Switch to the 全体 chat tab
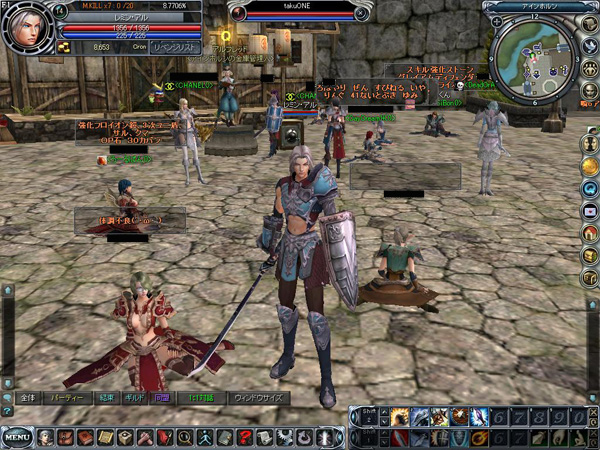This screenshot has height=450, width=600. pos(29,398)
